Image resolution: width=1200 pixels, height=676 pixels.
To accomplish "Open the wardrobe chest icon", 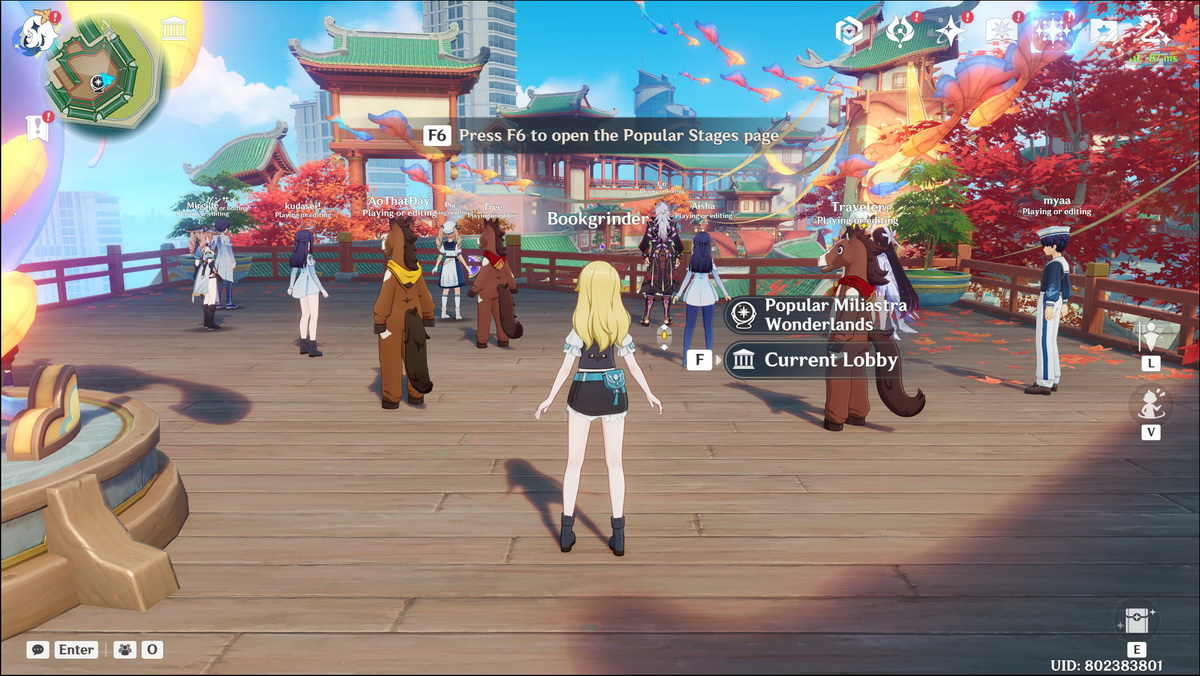I will [1138, 620].
